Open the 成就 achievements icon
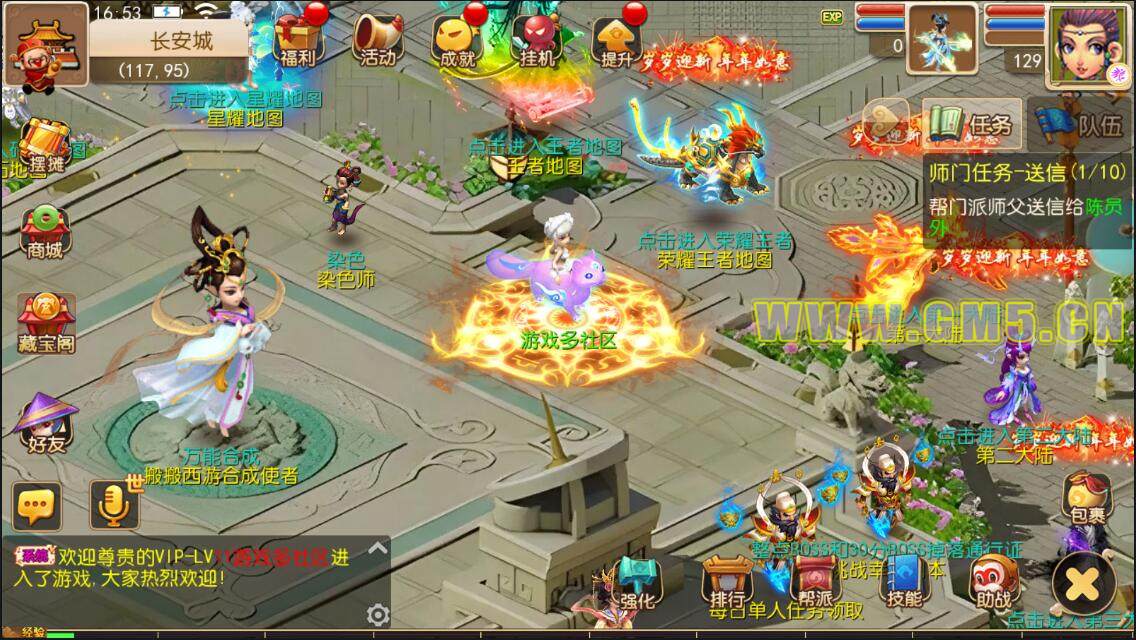 pos(457,38)
